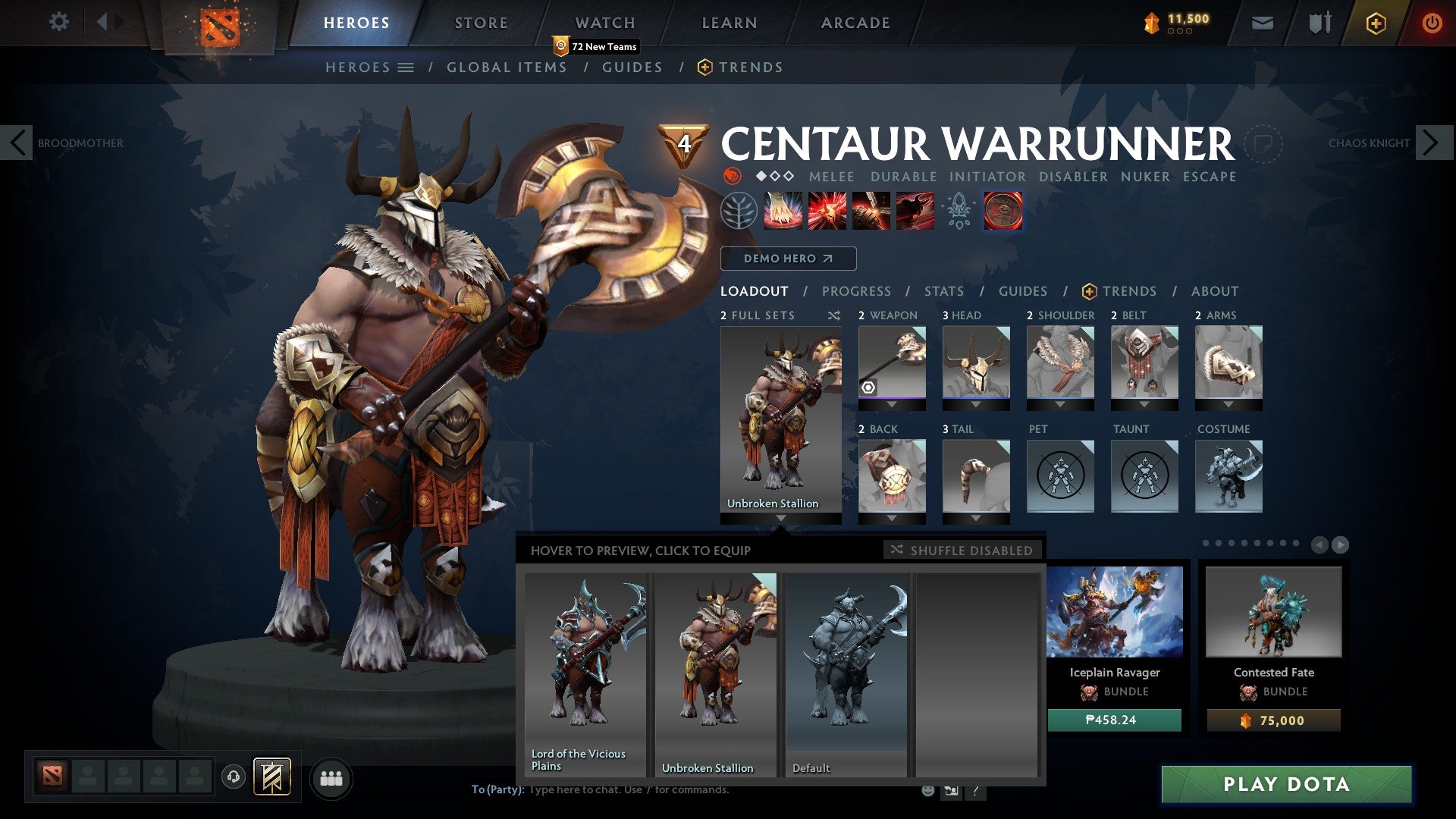Viewport: 1456px width, 819px height.
Task: Open the settings gear icon
Action: point(58,22)
